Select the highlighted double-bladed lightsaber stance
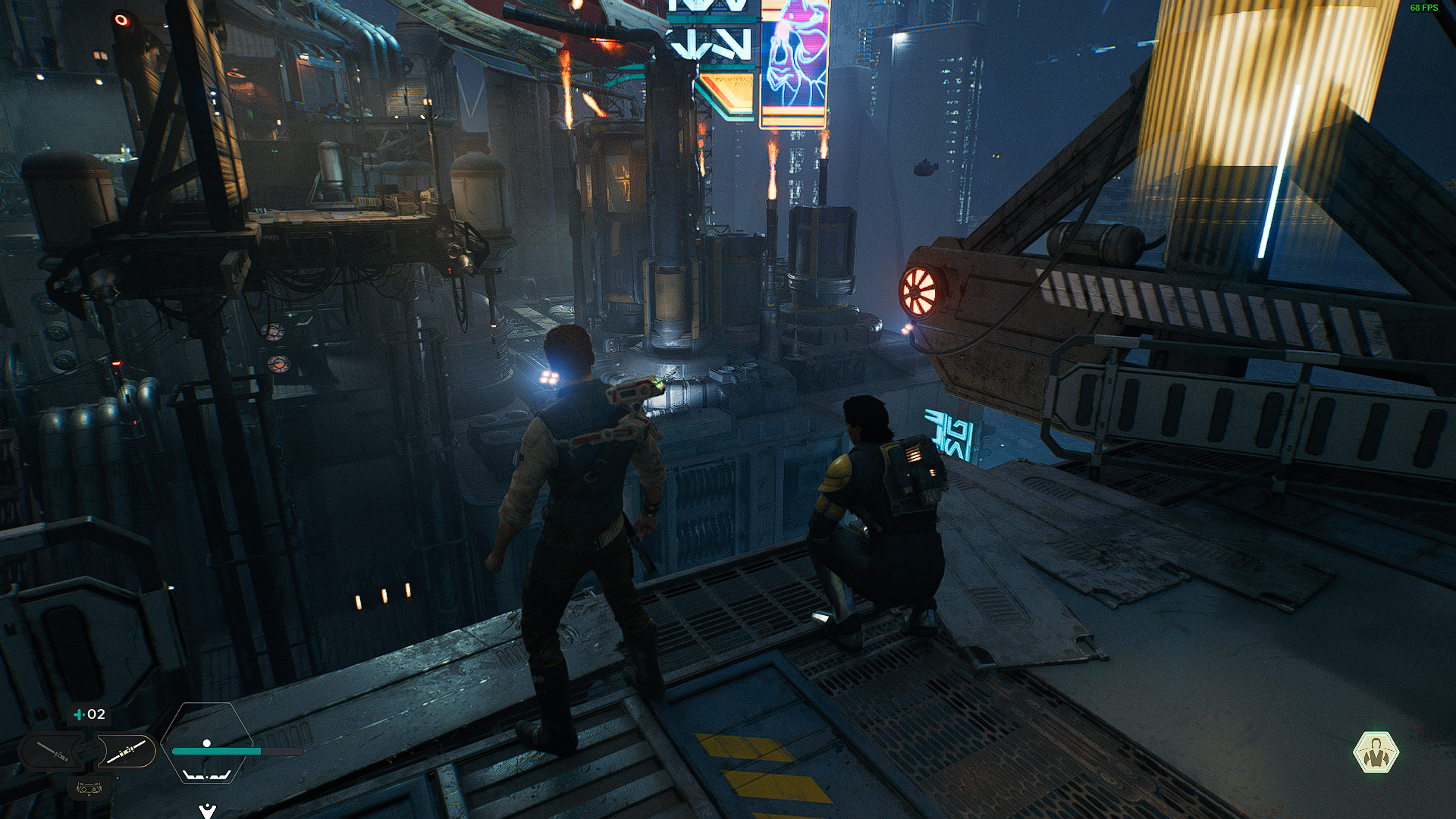Screen dimensions: 1456x819 click(126, 752)
